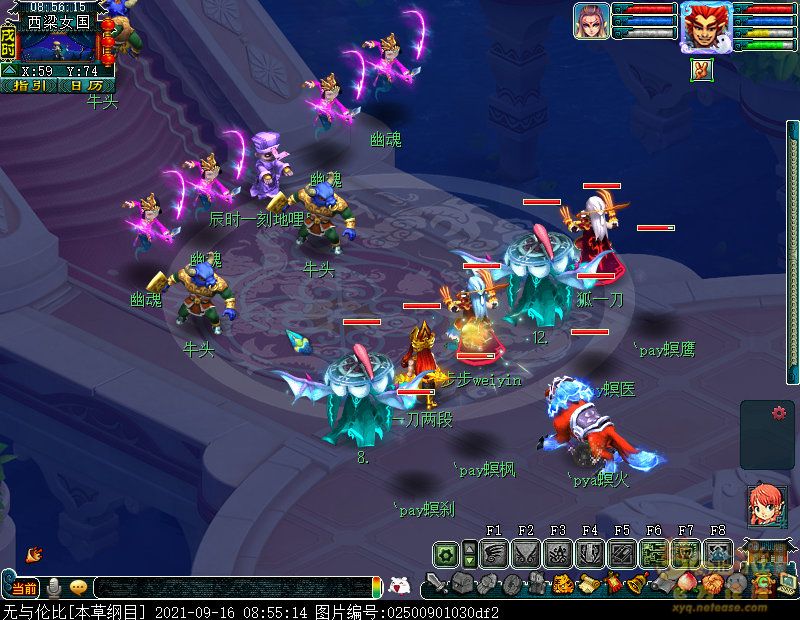Click the minimap thumbnail of 西梁女国
This screenshot has width=800, height=620.
58,46
